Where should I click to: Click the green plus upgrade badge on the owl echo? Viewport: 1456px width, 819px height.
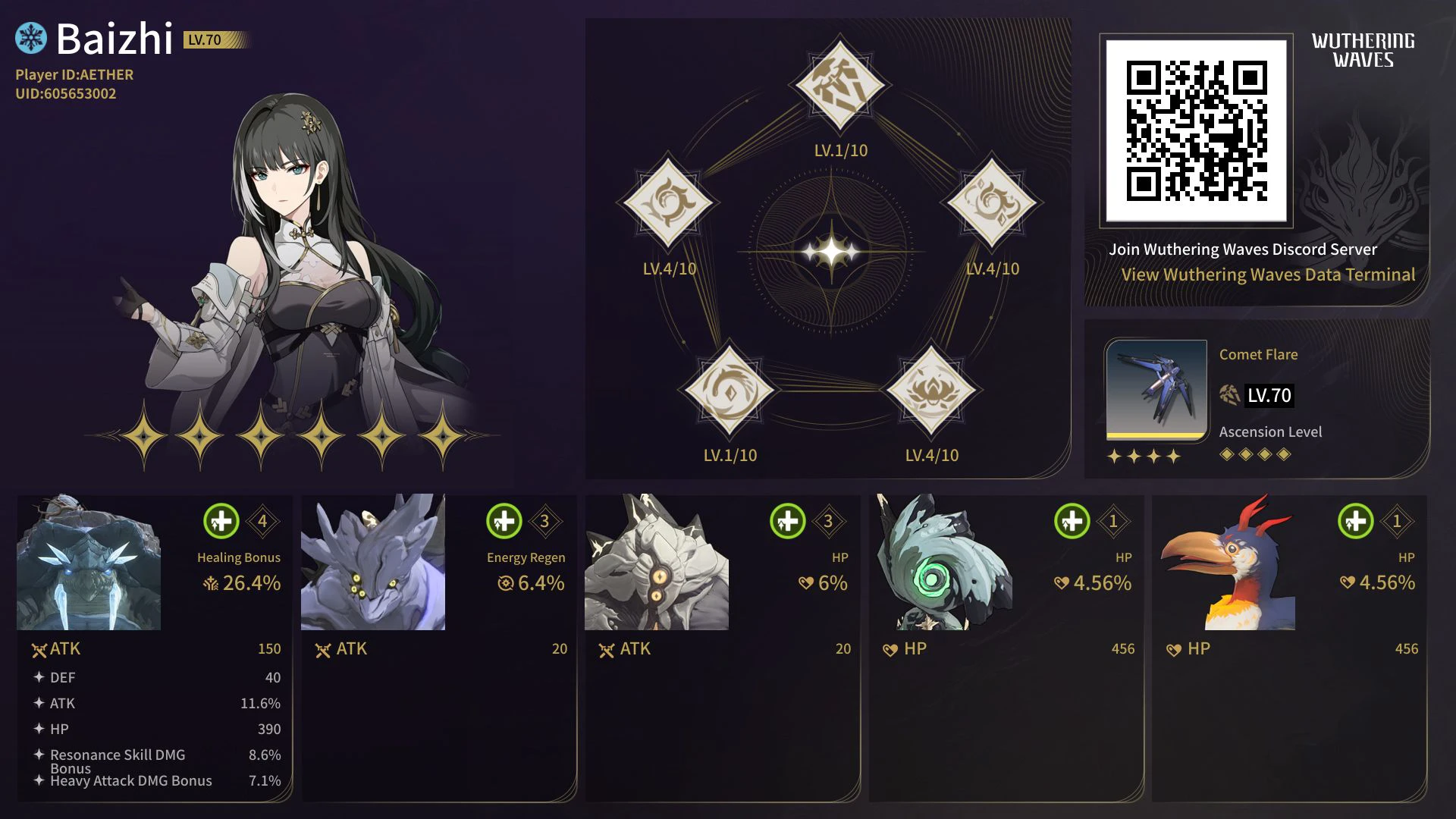(x=1071, y=521)
